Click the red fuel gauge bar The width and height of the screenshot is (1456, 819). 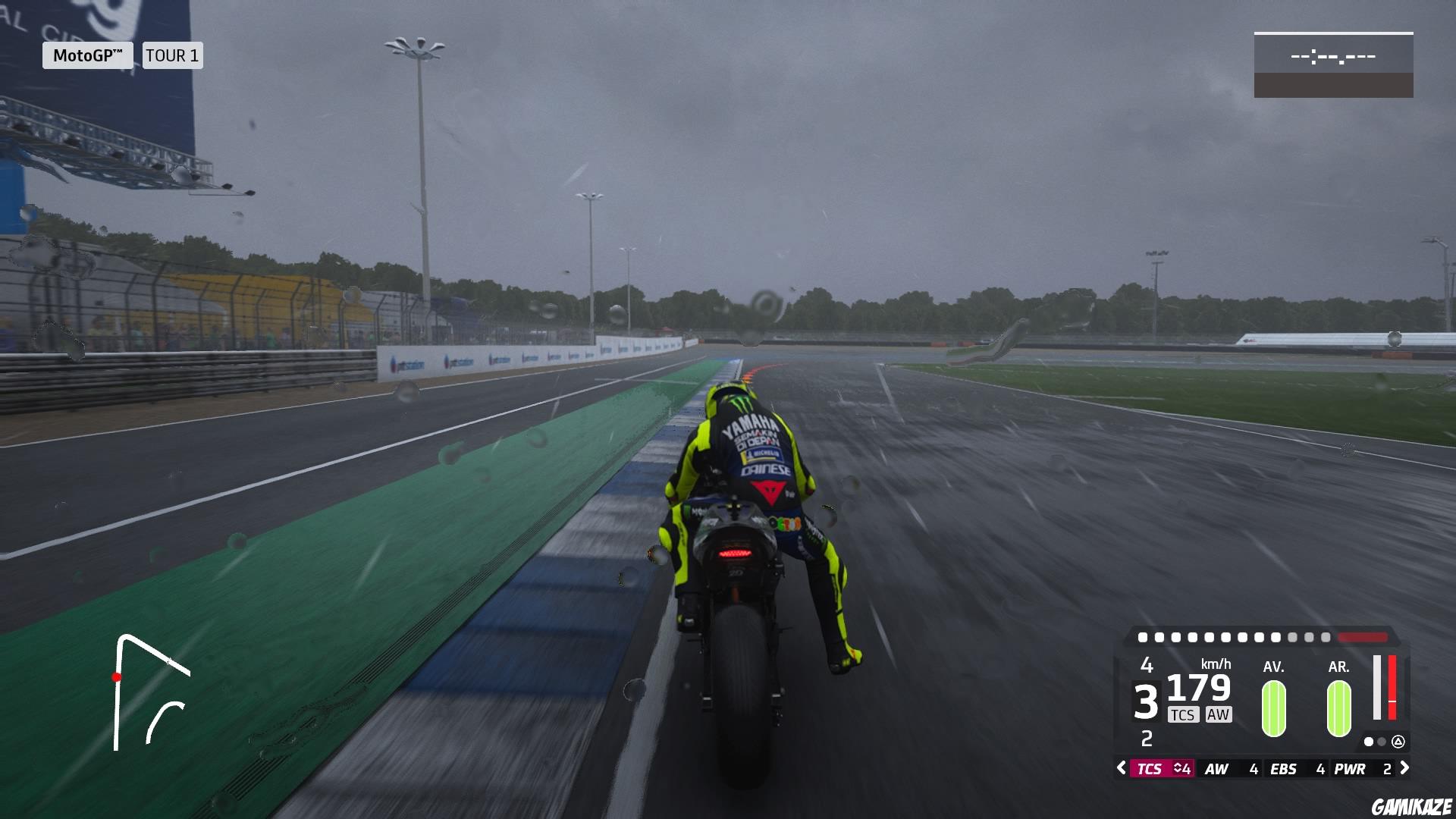1391,689
